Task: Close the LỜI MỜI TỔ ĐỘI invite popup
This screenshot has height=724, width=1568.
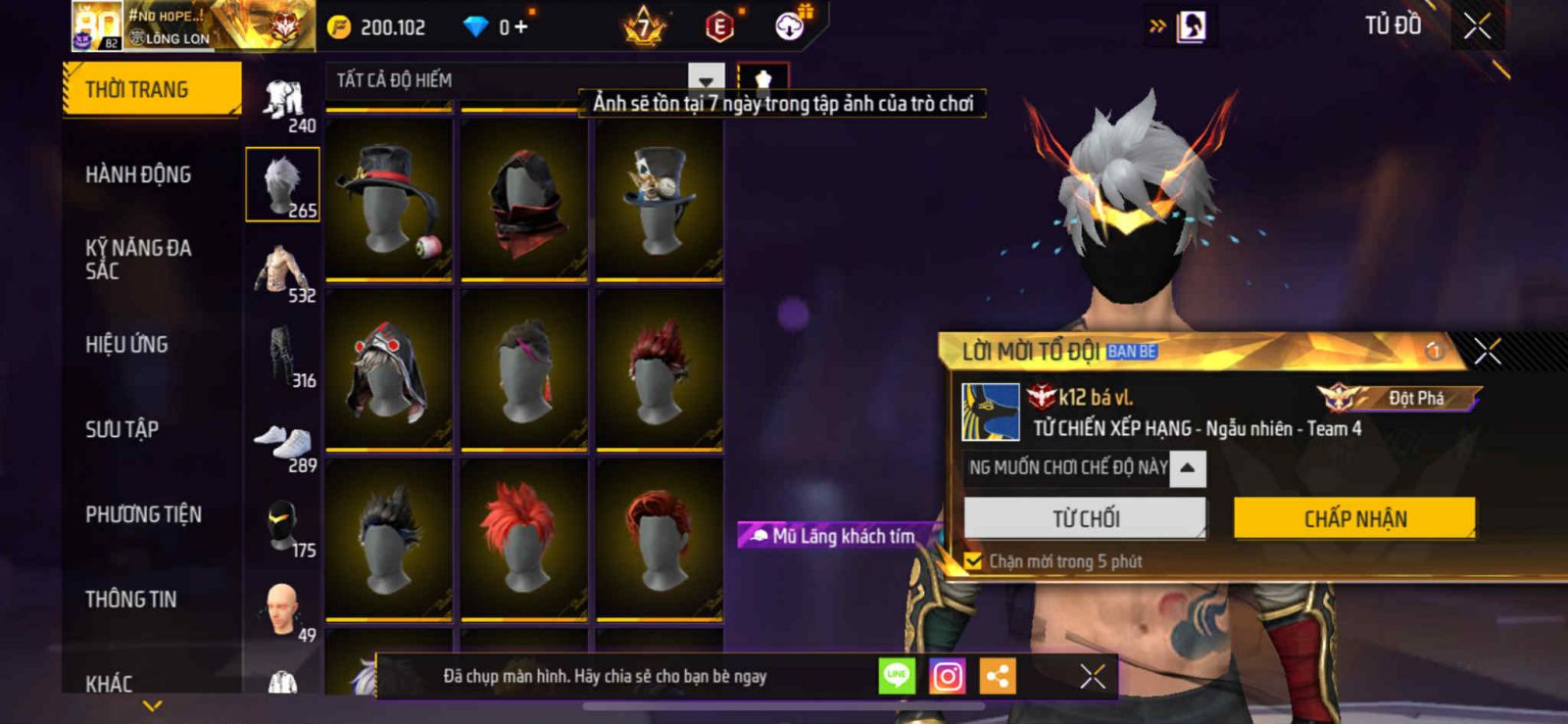Action: tap(1487, 351)
